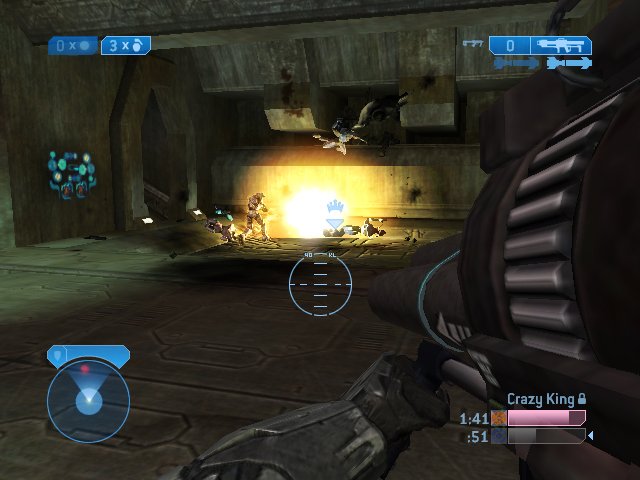Viewport: 640px width, 480px height.
Task: Select the frag grenade icon
Action: [x=140, y=45]
